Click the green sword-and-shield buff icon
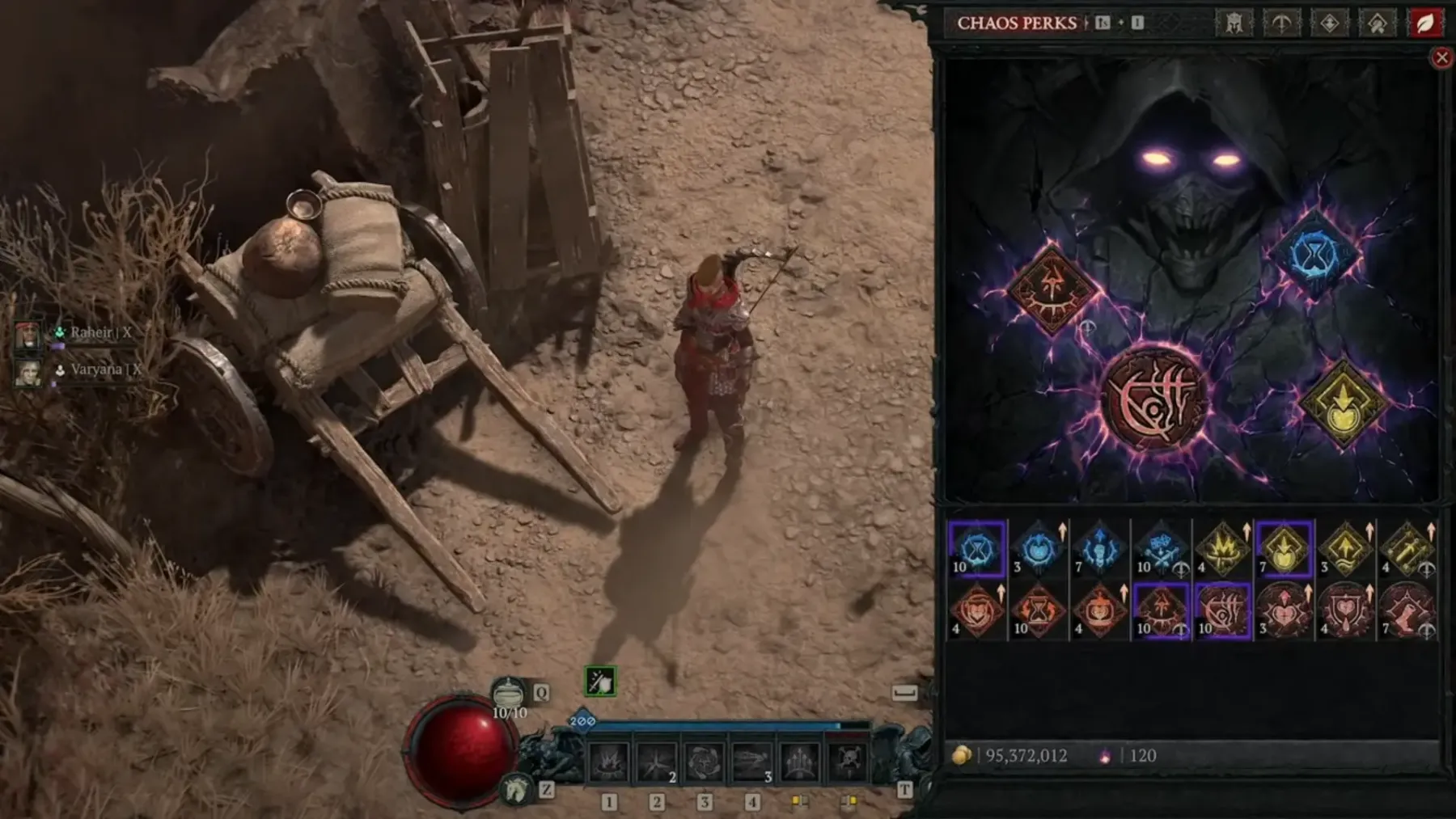 click(600, 682)
